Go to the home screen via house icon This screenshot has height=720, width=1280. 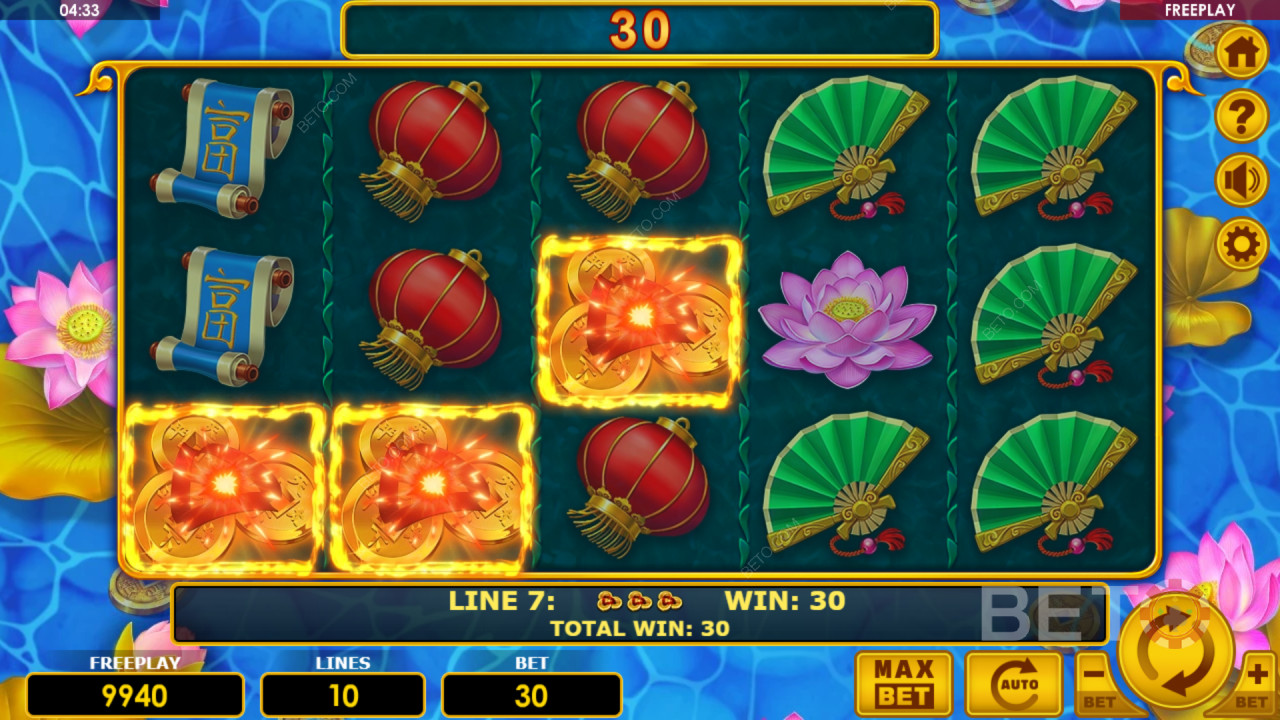[x=1241, y=54]
